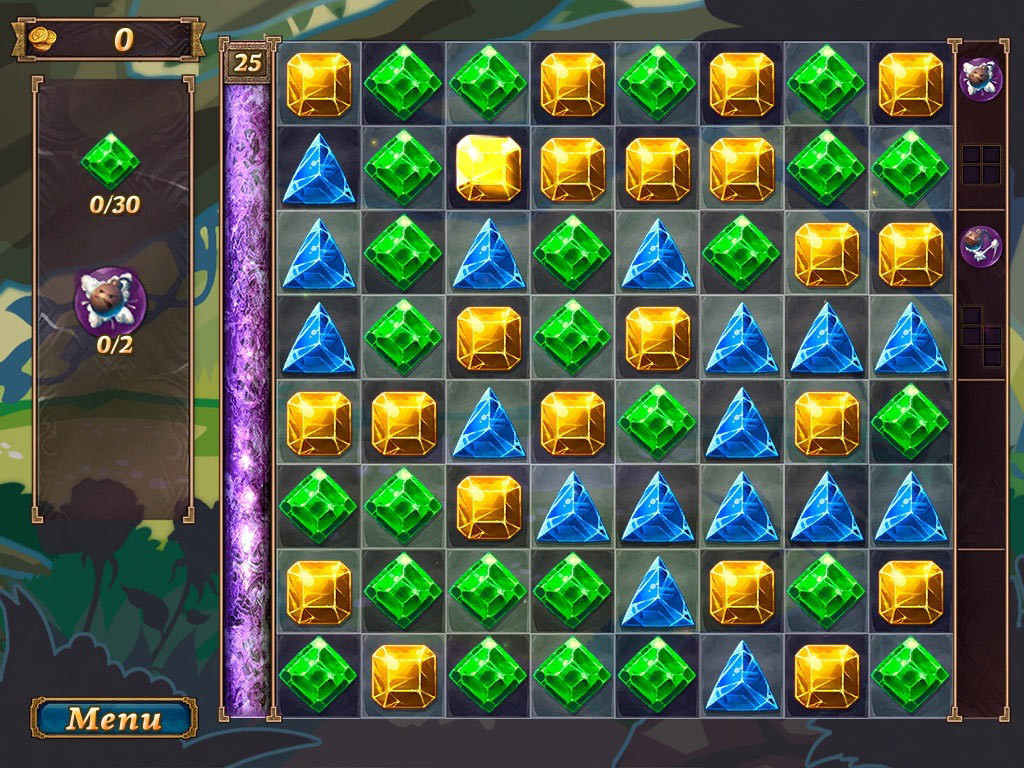The height and width of the screenshot is (768, 1024).
Task: Select the bright glowing yellow gem tile
Action: click(x=488, y=168)
